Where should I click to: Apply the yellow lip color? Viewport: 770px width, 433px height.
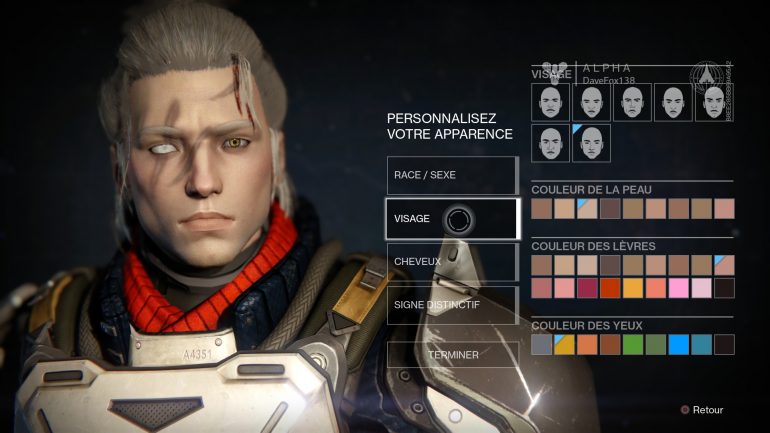(633, 288)
